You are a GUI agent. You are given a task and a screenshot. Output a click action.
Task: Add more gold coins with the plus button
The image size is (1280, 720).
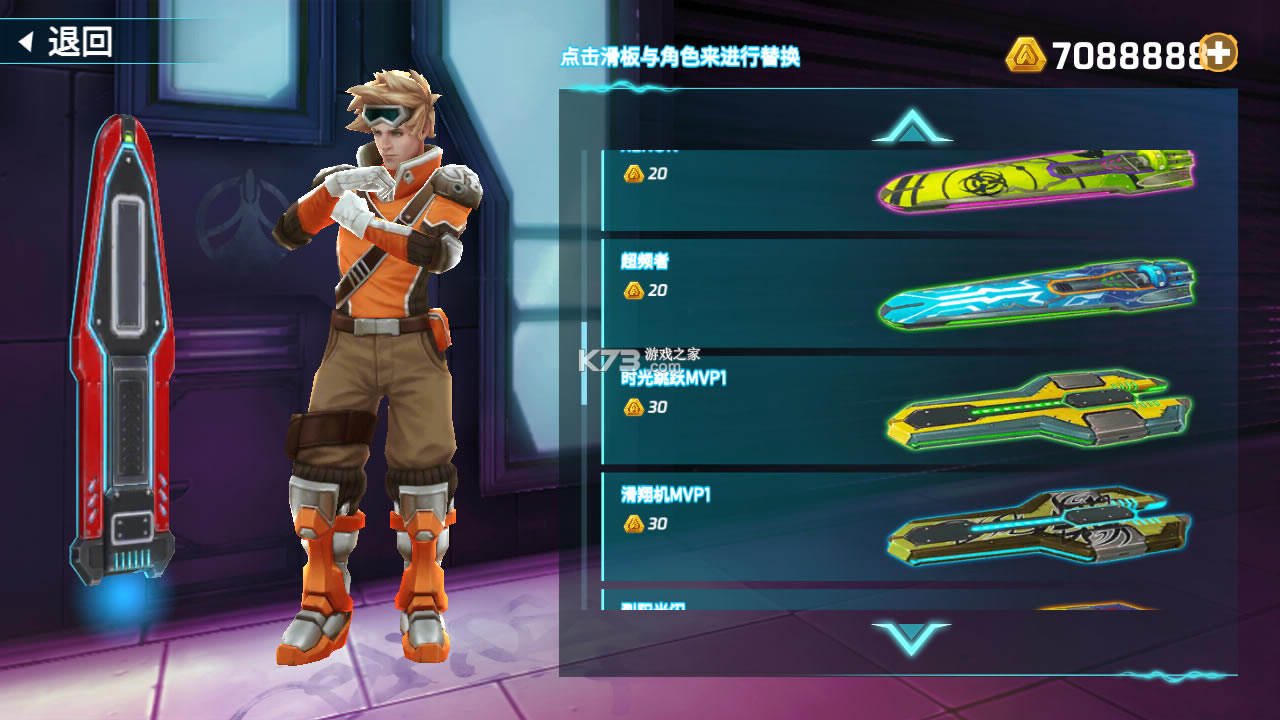click(1218, 52)
